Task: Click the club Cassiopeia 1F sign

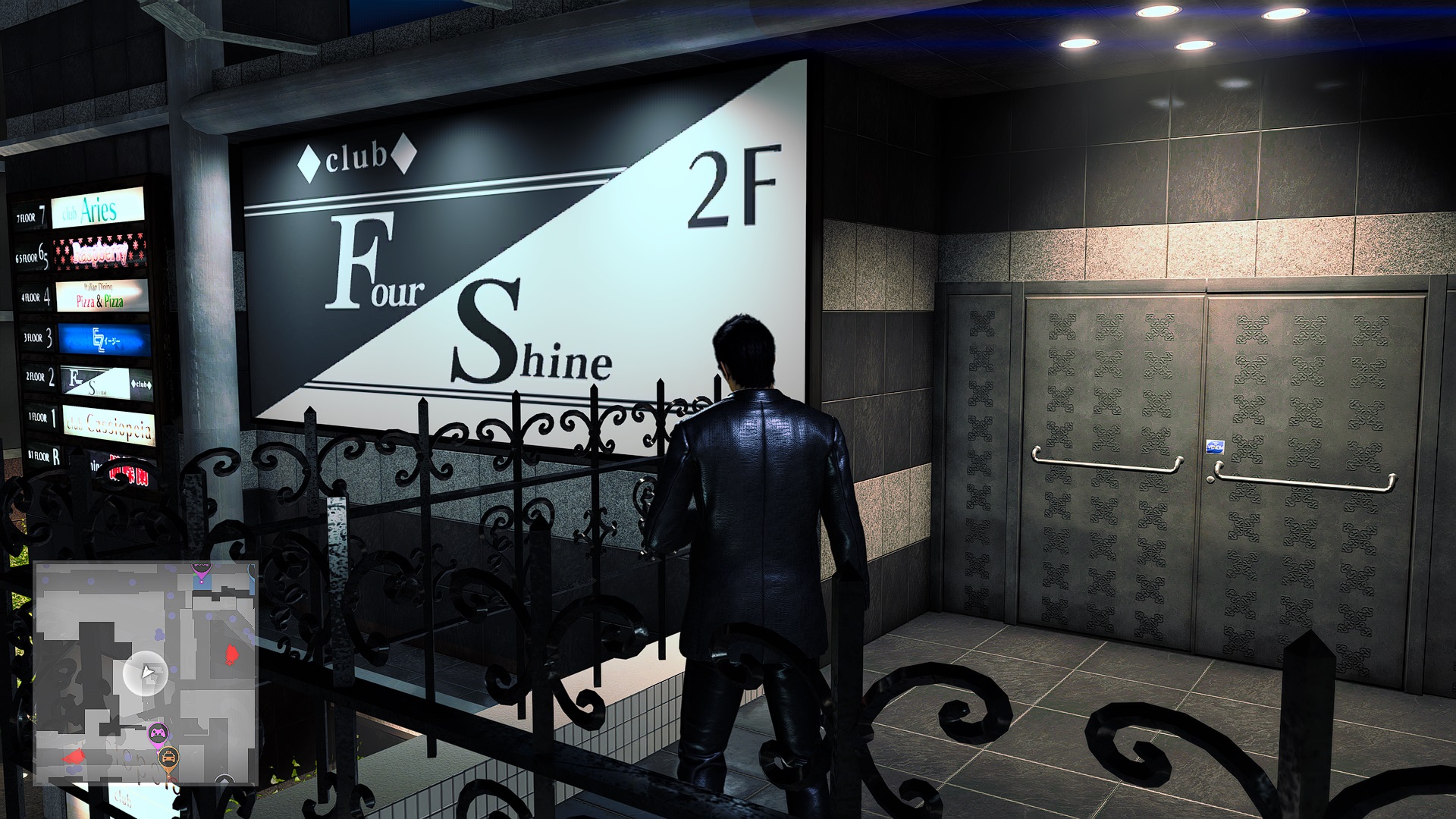Action: point(108,425)
